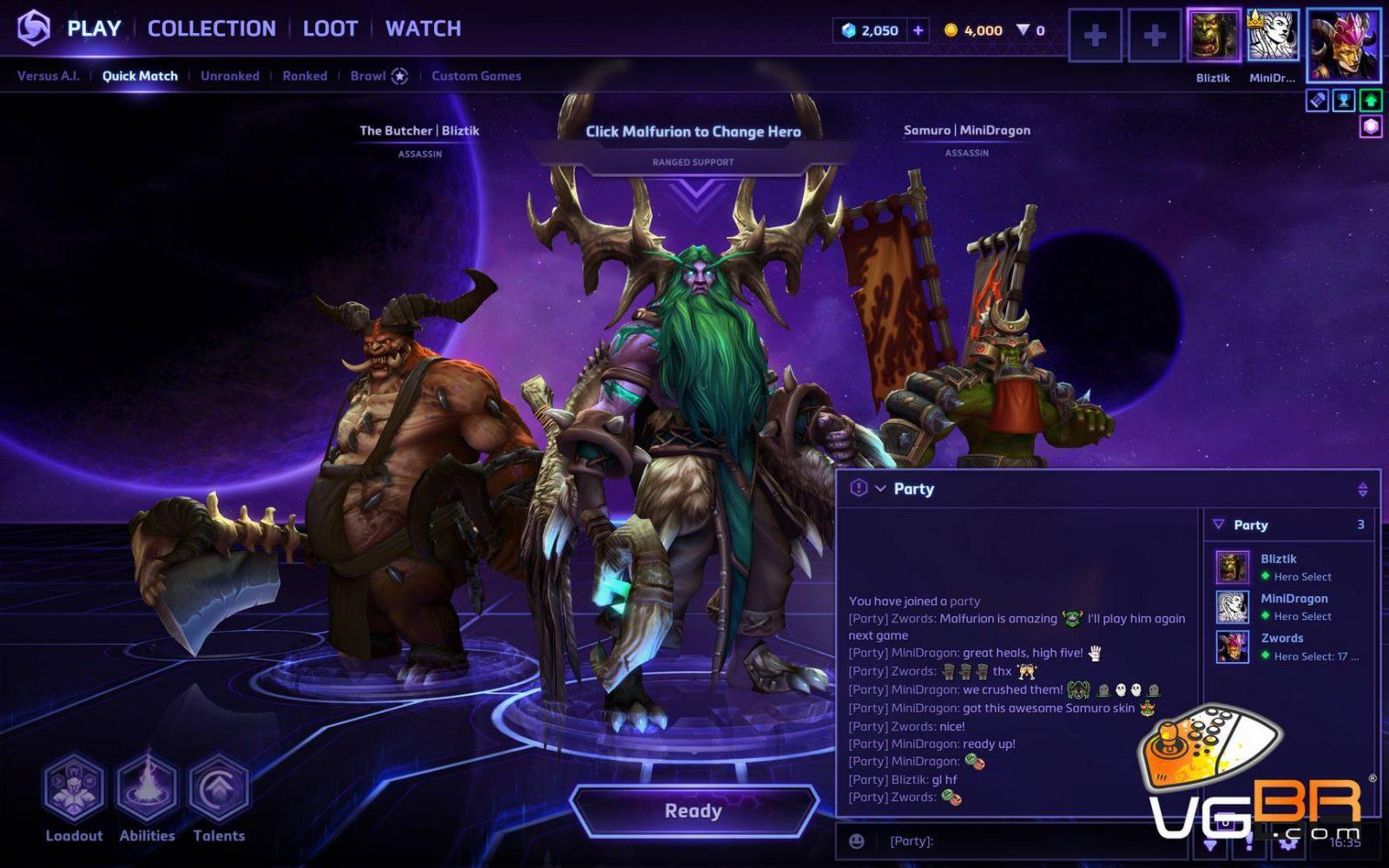
Task: Go to the Loot menu
Action: click(330, 29)
